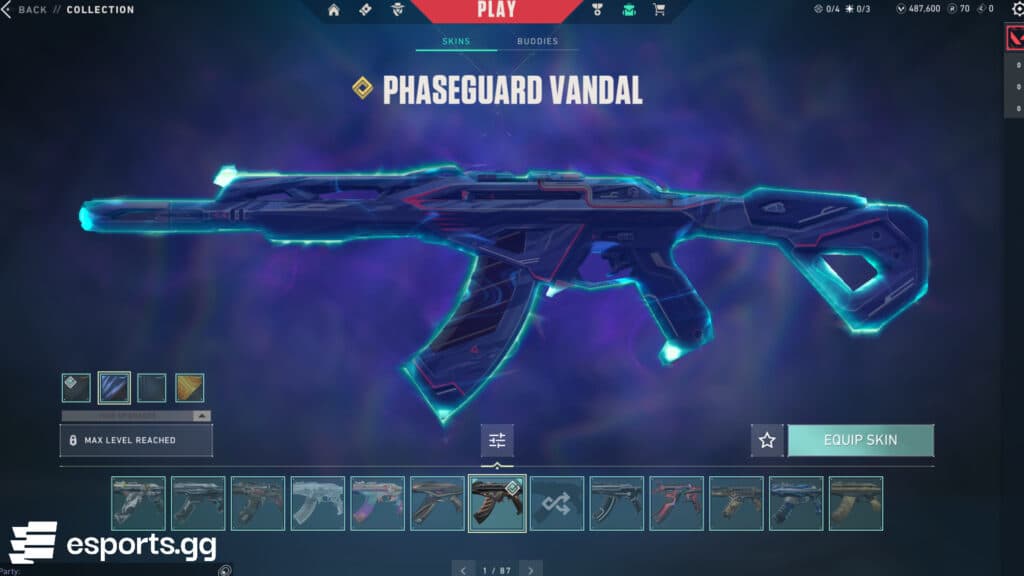The width and height of the screenshot is (1024, 576).
Task: Equip the Phaseguard Vandal skin
Action: pos(860,440)
